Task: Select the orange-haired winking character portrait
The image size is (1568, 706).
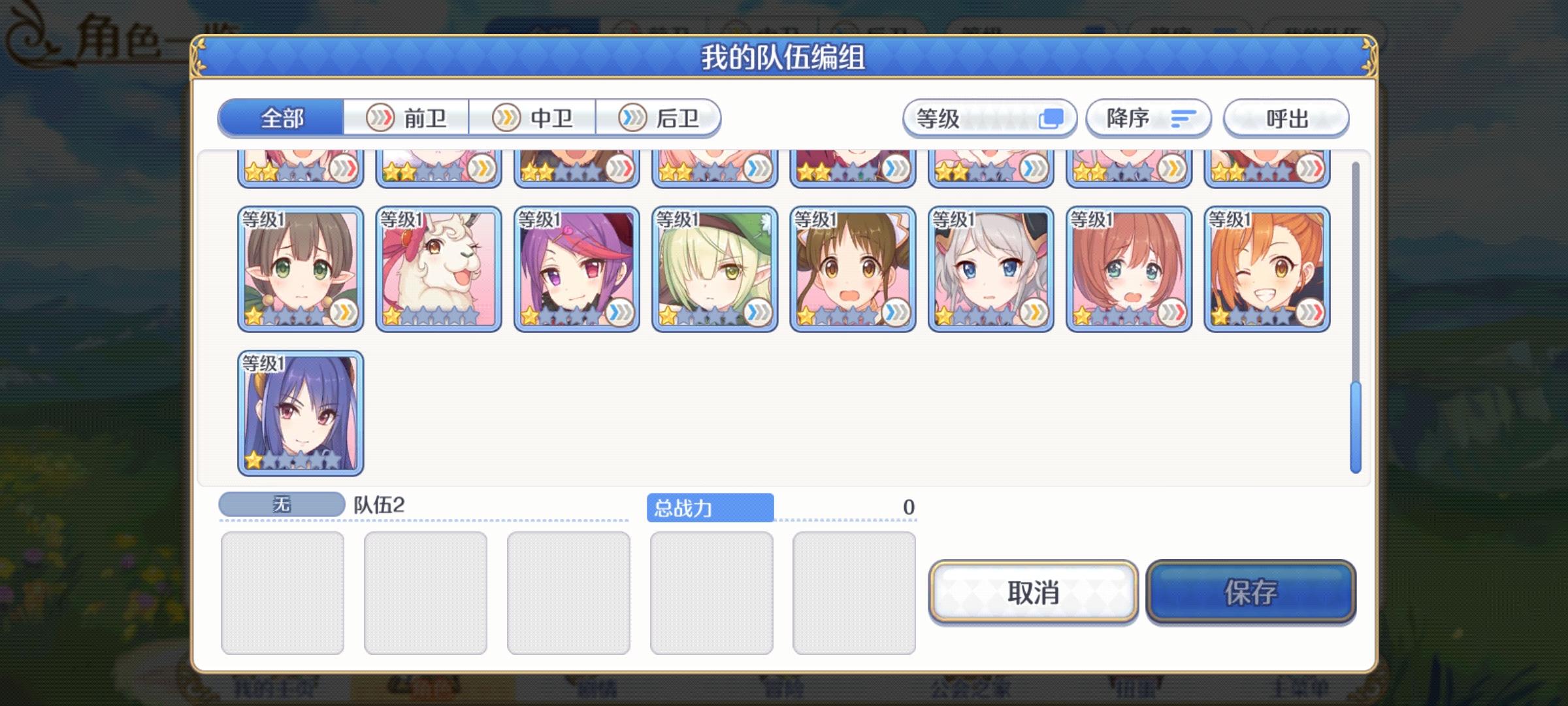Action: point(1267,268)
